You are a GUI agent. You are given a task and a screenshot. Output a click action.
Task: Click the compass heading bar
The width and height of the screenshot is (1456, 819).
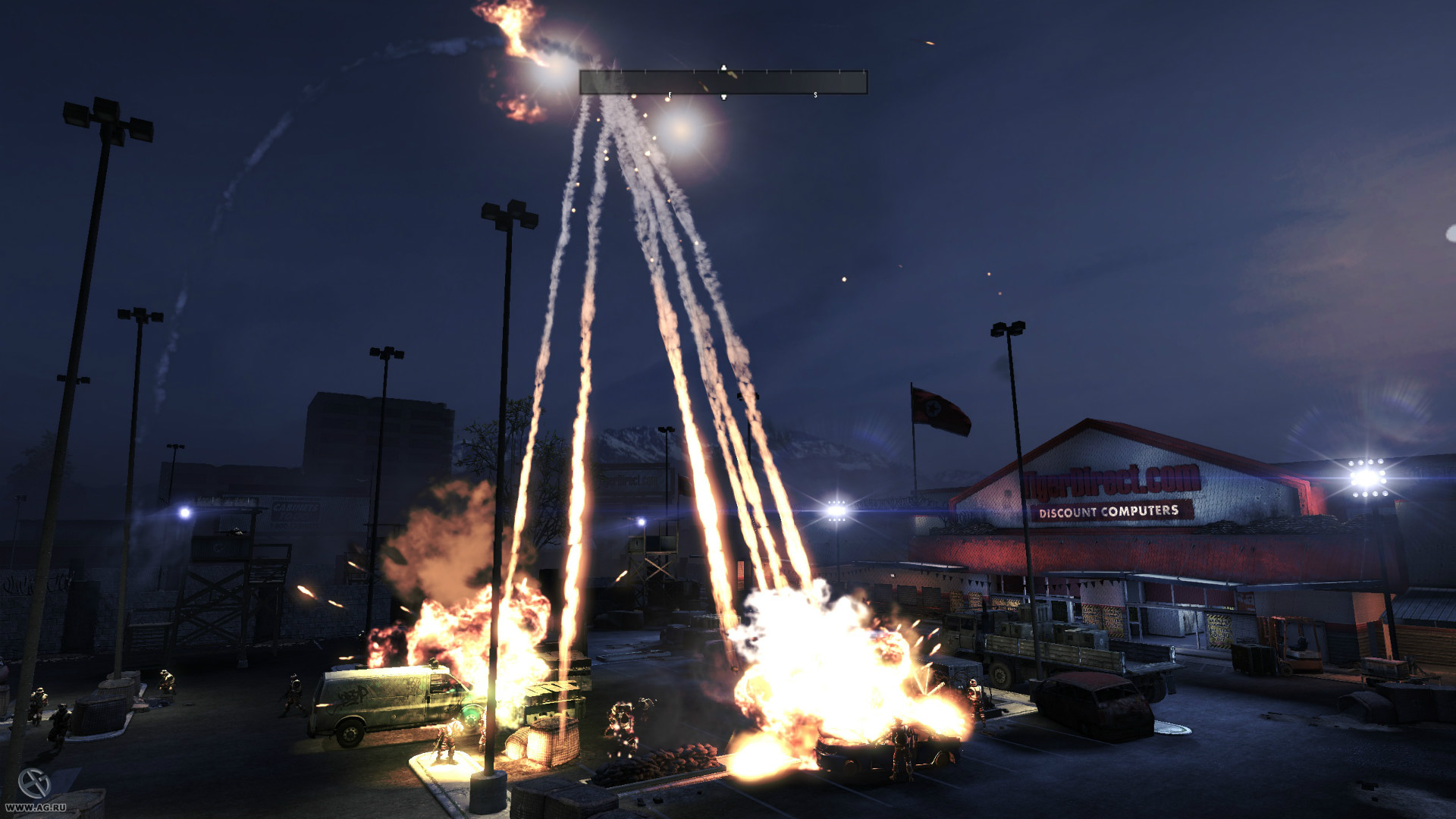pos(723,83)
